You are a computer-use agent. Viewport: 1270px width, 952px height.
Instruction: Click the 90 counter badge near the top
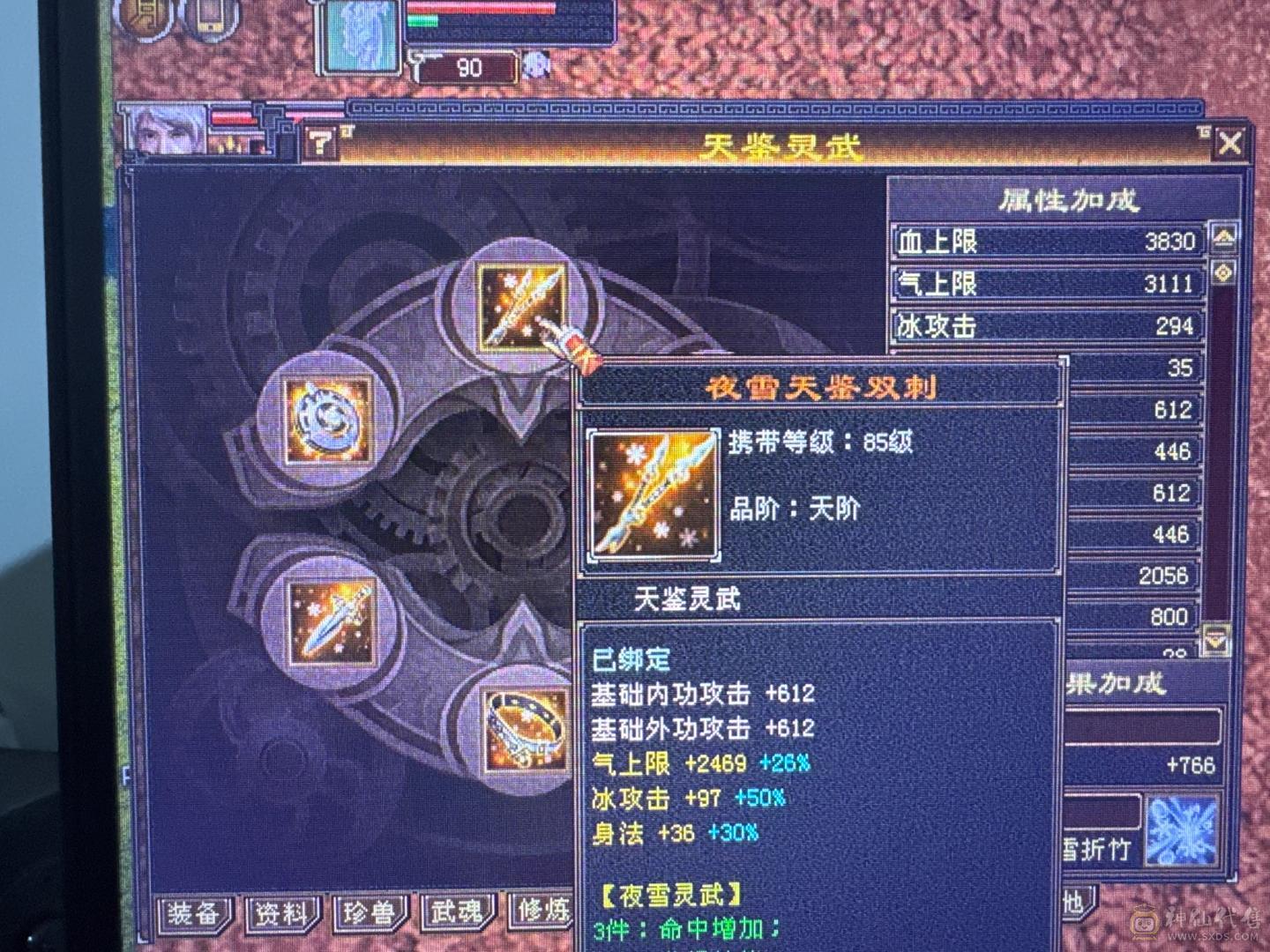tap(467, 68)
